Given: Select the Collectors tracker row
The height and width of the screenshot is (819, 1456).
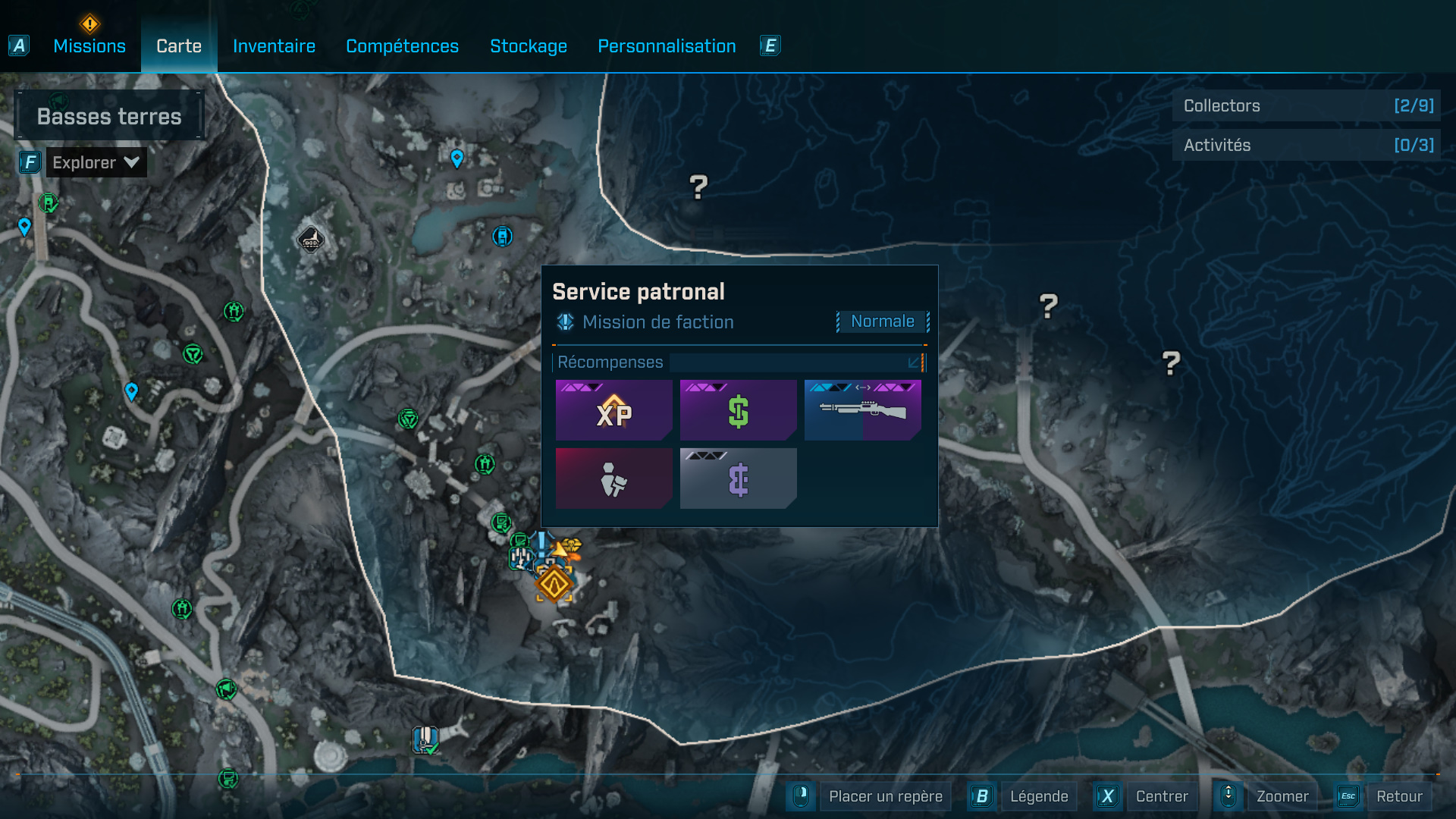Looking at the screenshot, I should coord(1307,106).
